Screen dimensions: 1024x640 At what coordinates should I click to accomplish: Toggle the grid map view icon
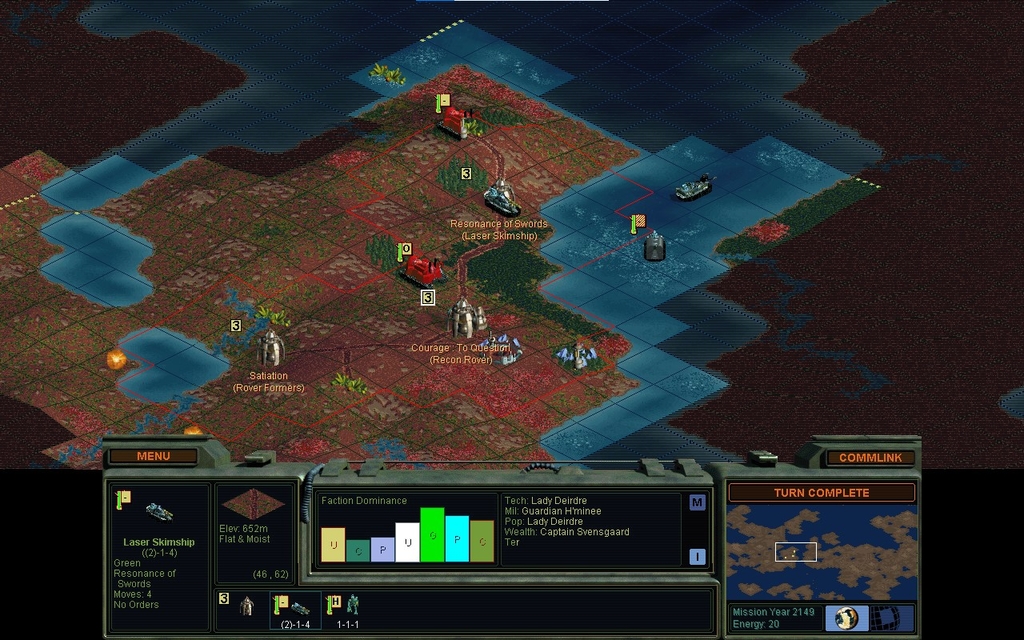(885, 618)
